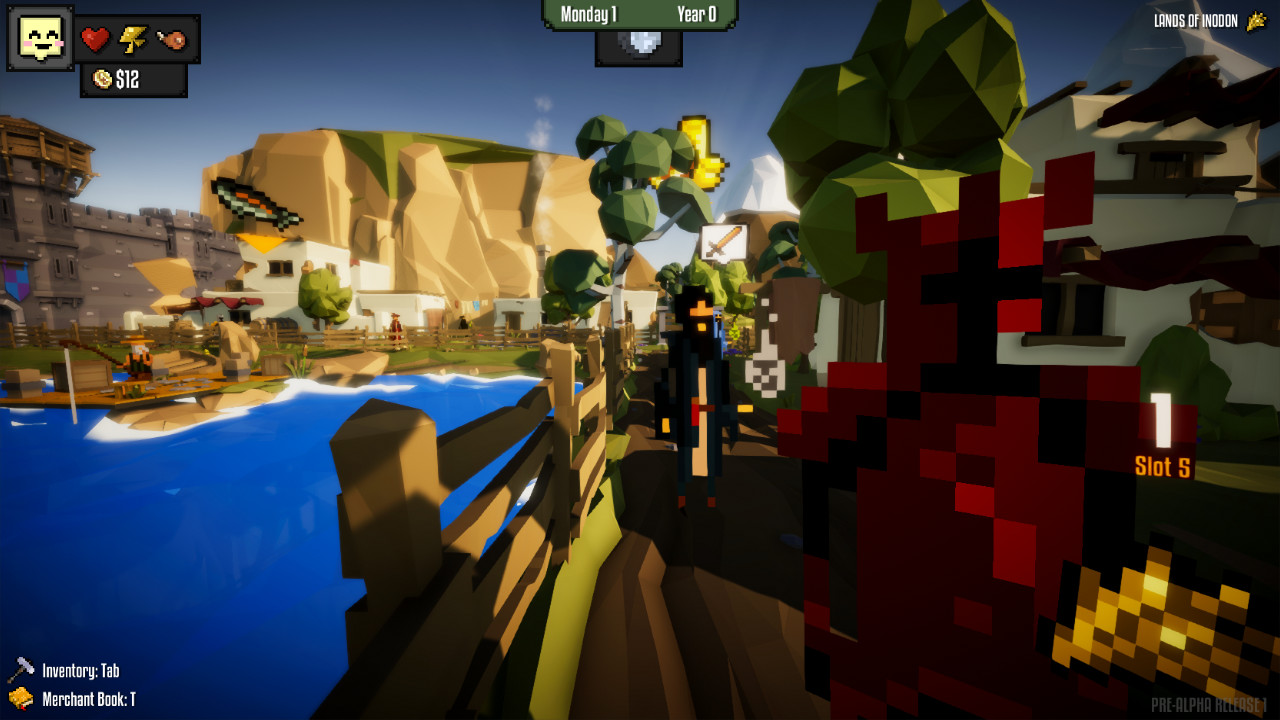Select the sword icon above the NPC
Viewport: 1280px width, 720px height.
pyautogui.click(x=723, y=240)
